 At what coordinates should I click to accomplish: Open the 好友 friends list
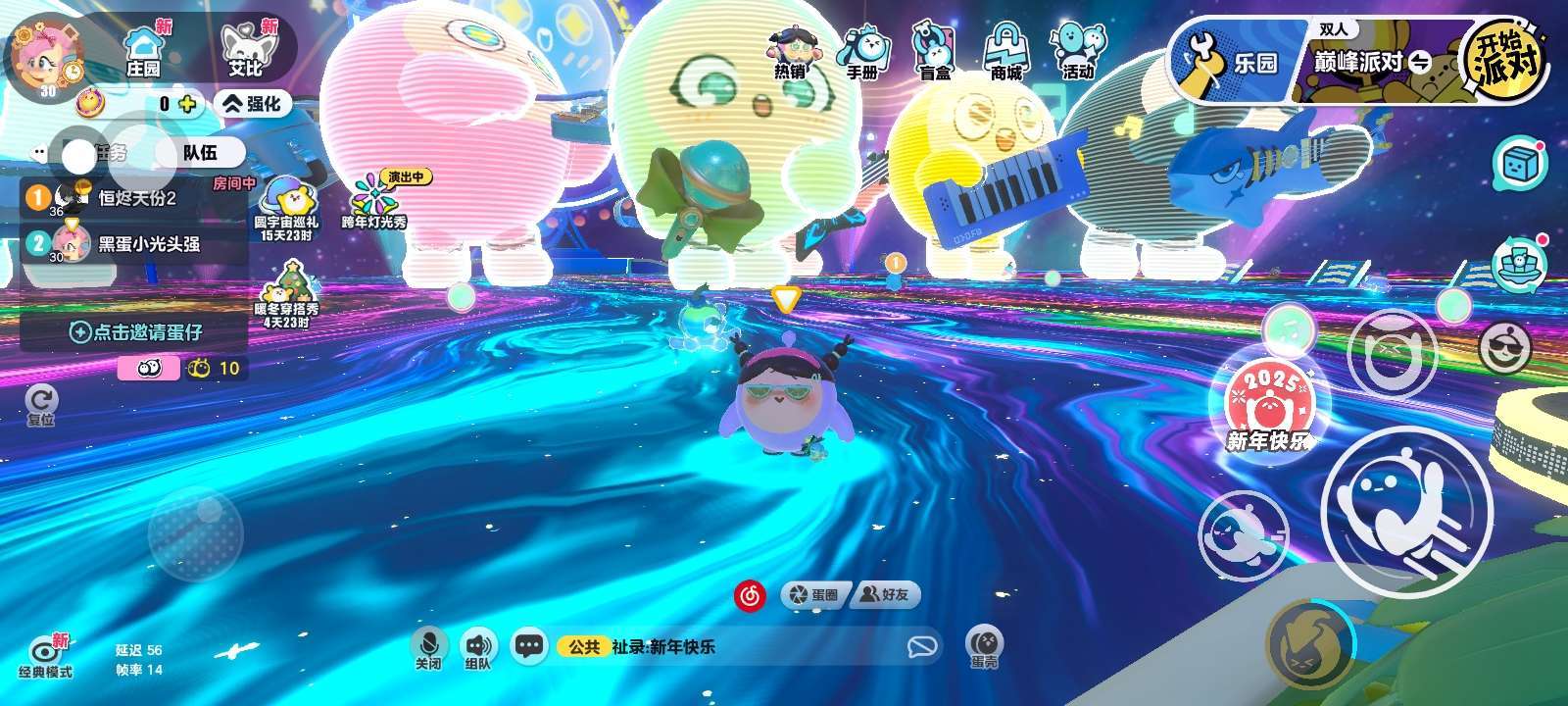(x=885, y=594)
